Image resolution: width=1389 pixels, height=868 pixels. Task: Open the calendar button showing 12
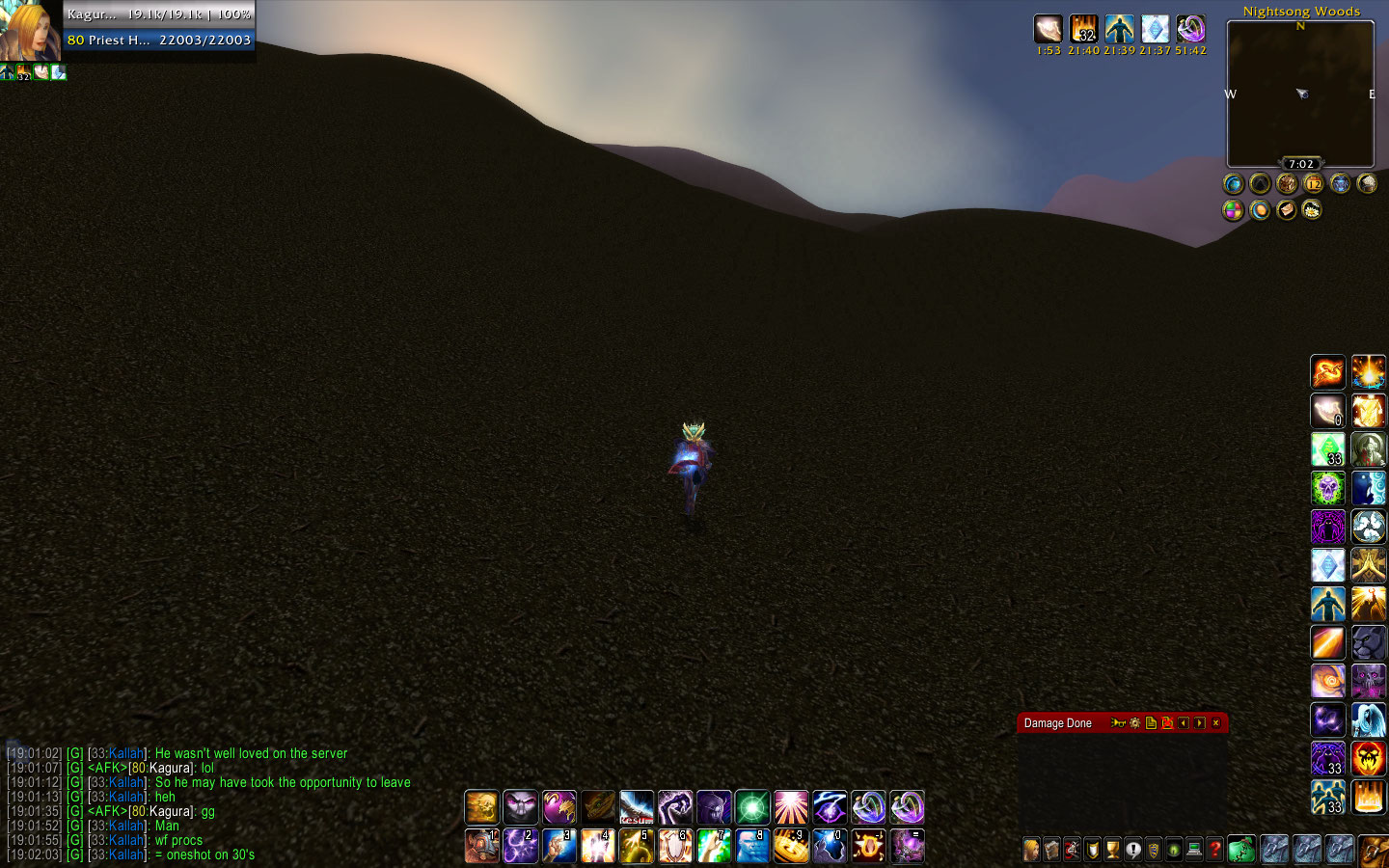pos(1314,183)
